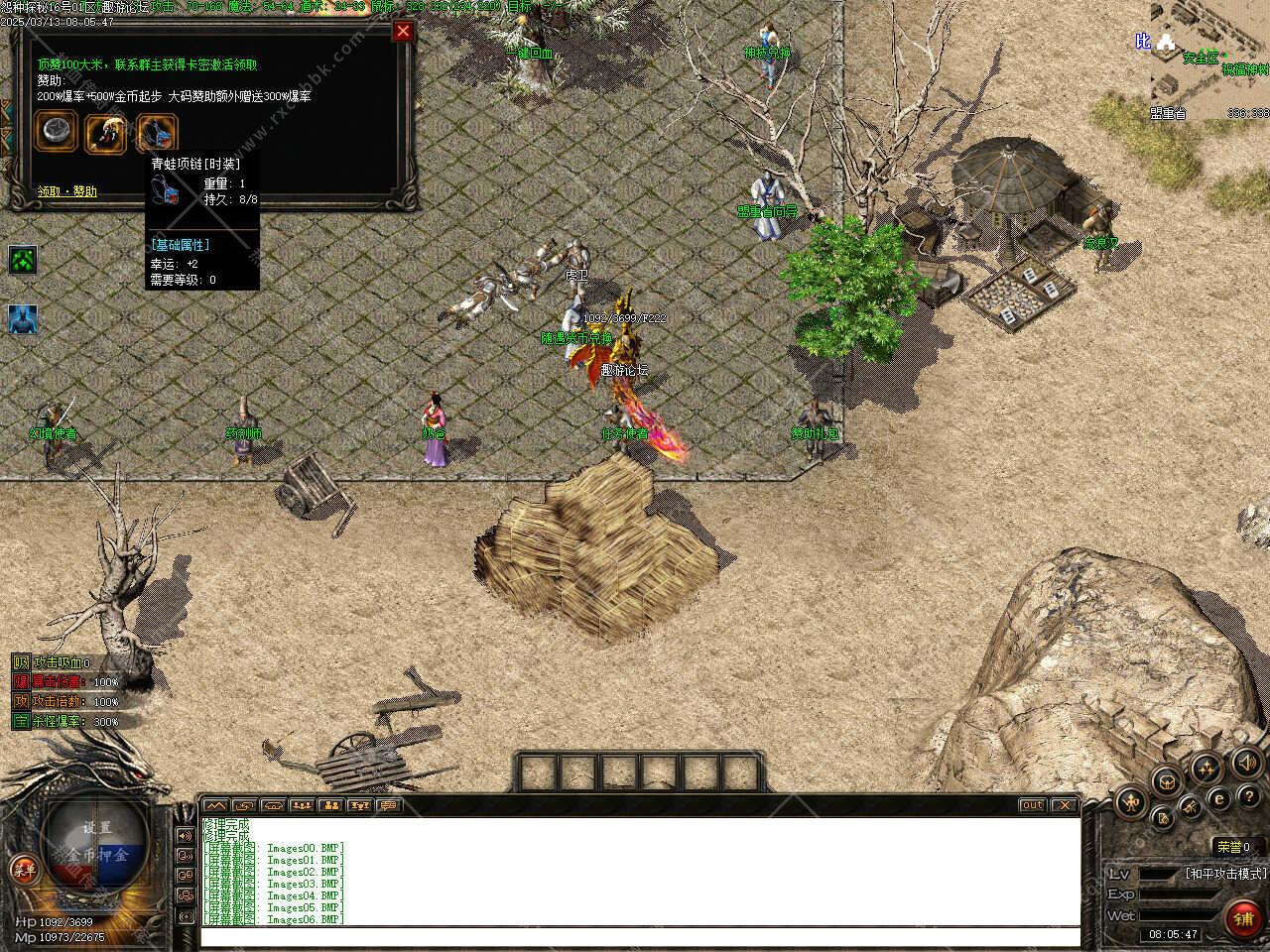
Task: Select the frog necklace reward icon
Action: pyautogui.click(x=157, y=132)
